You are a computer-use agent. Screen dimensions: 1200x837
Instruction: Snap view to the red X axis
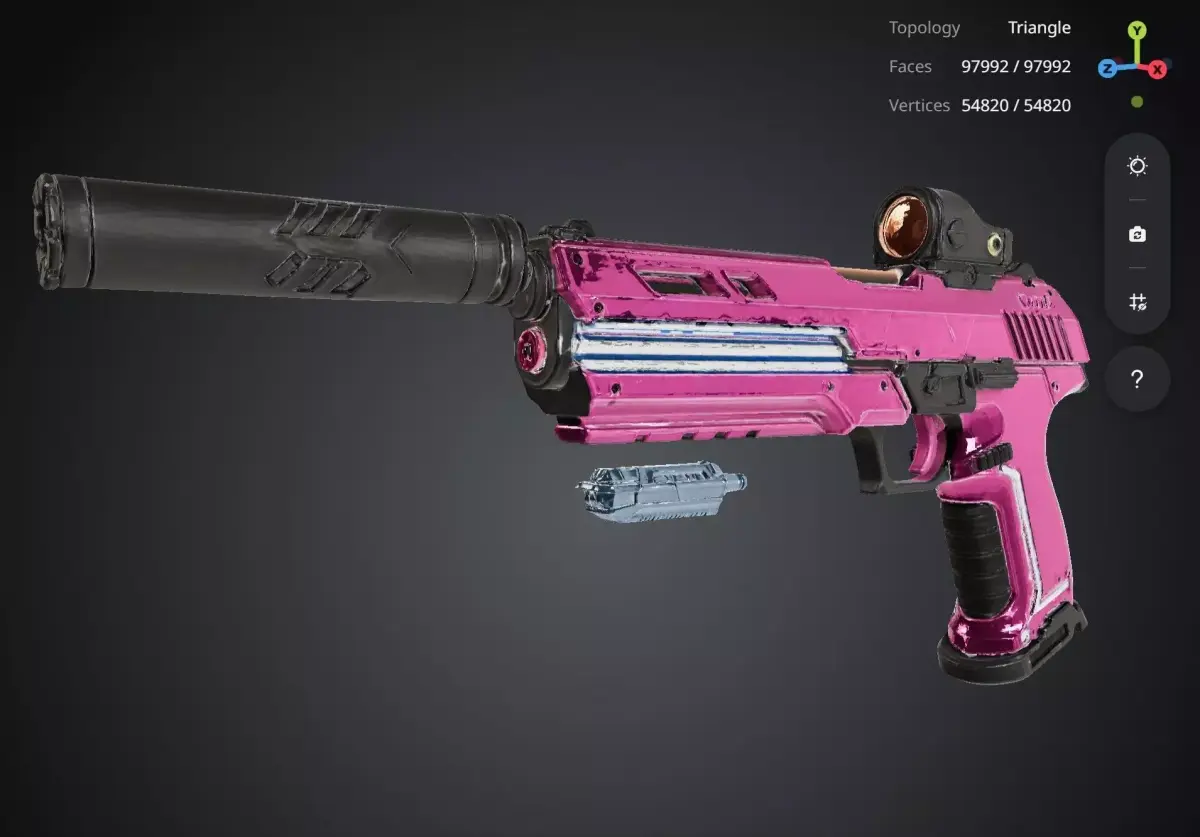pyautogui.click(x=1157, y=69)
